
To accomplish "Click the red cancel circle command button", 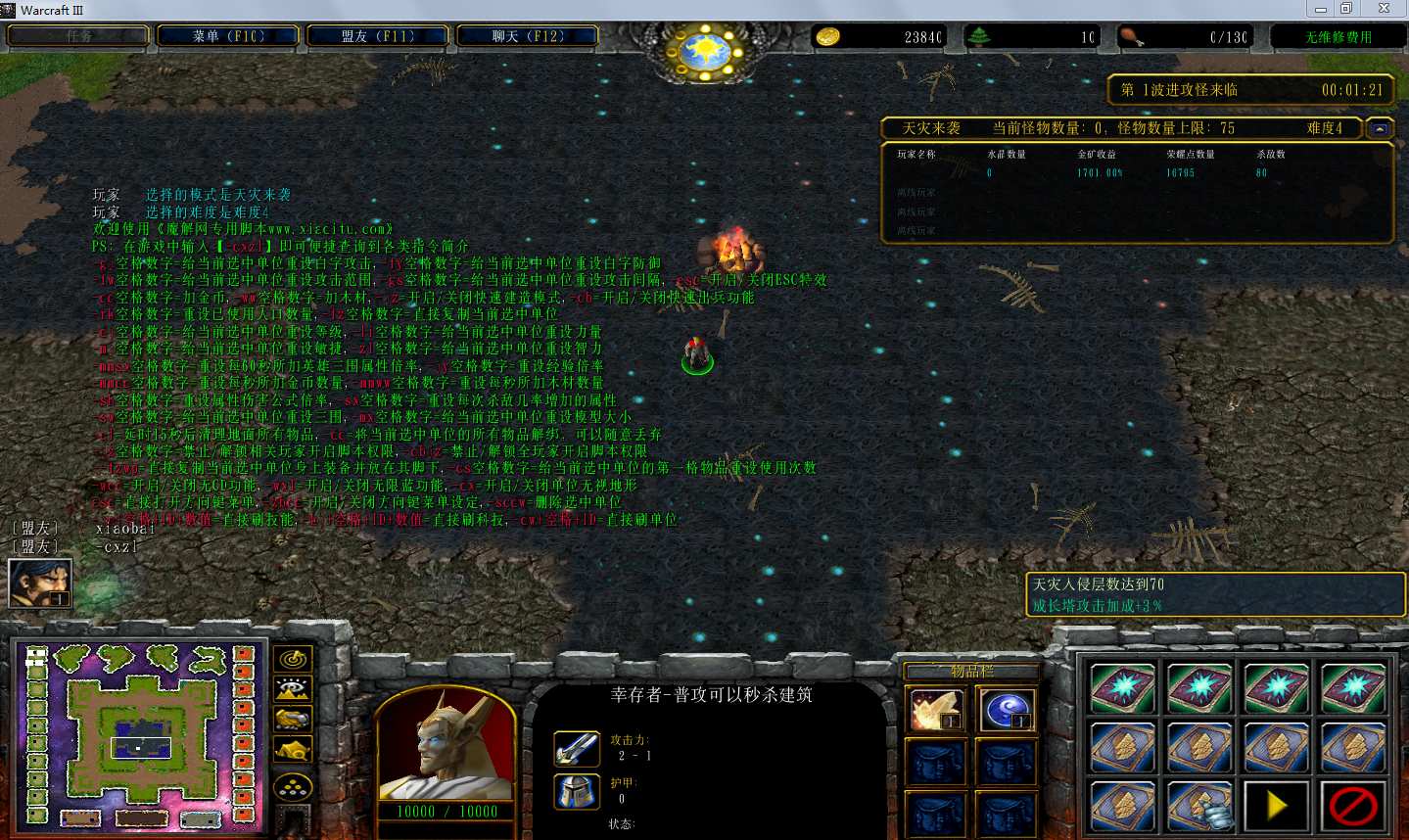I will point(1352,806).
